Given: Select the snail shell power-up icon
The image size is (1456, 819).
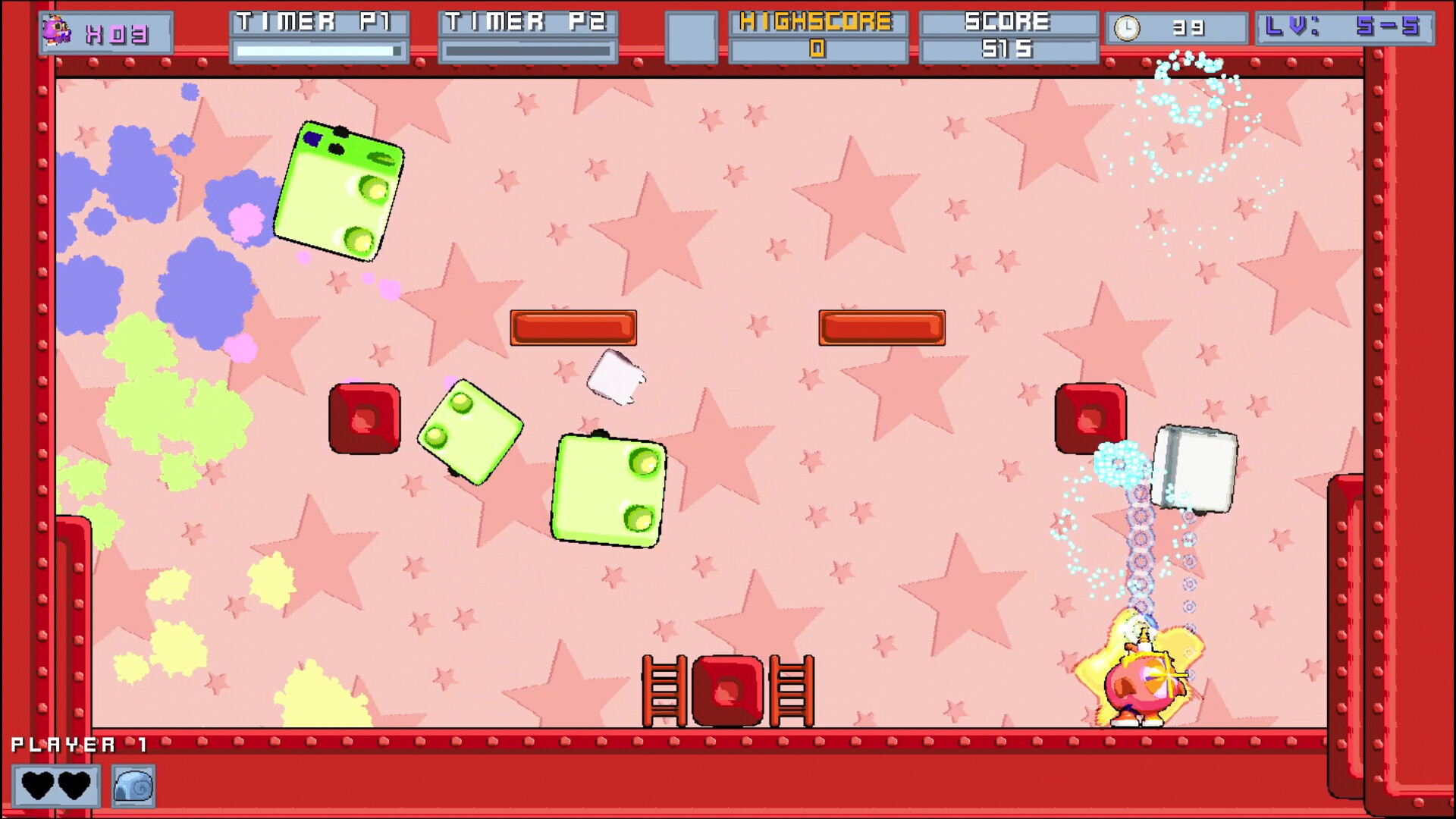Looking at the screenshot, I should [x=135, y=786].
